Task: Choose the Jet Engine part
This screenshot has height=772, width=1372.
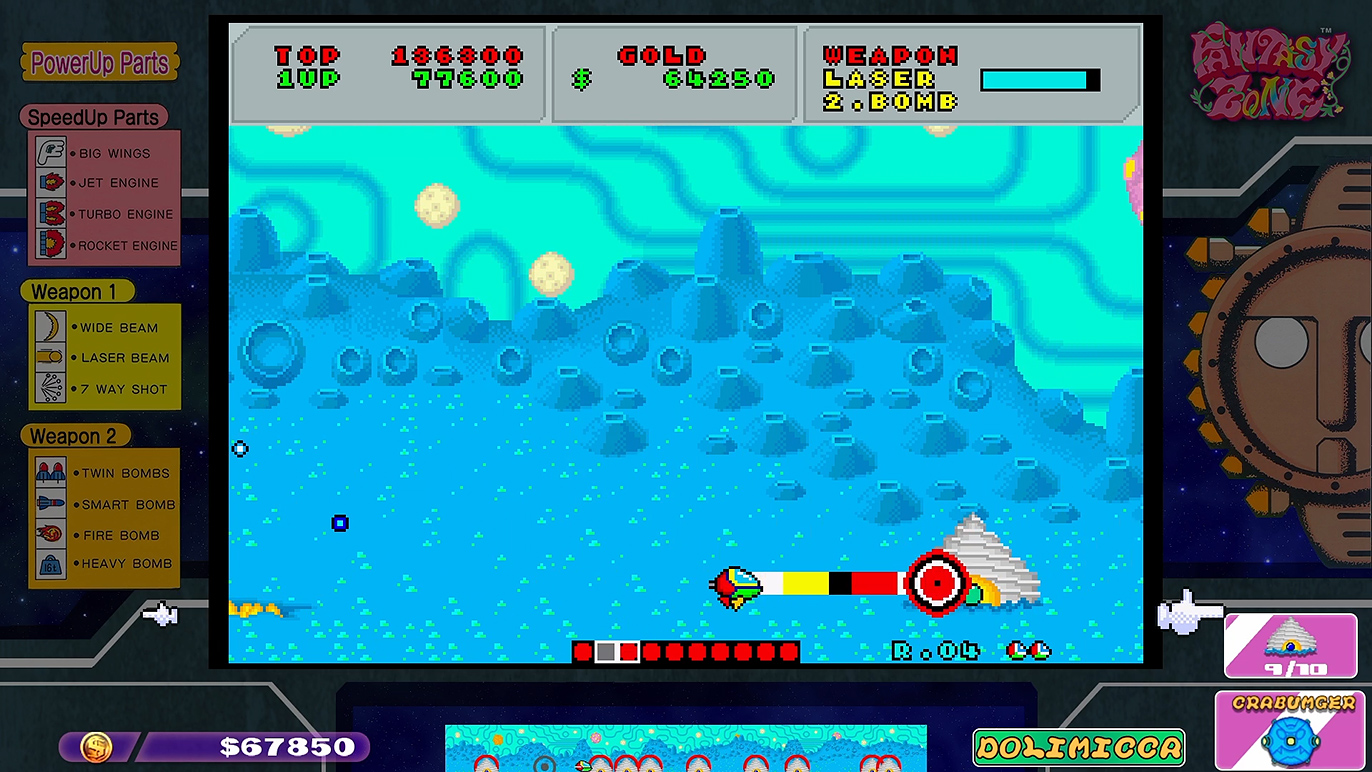Action: pos(104,183)
